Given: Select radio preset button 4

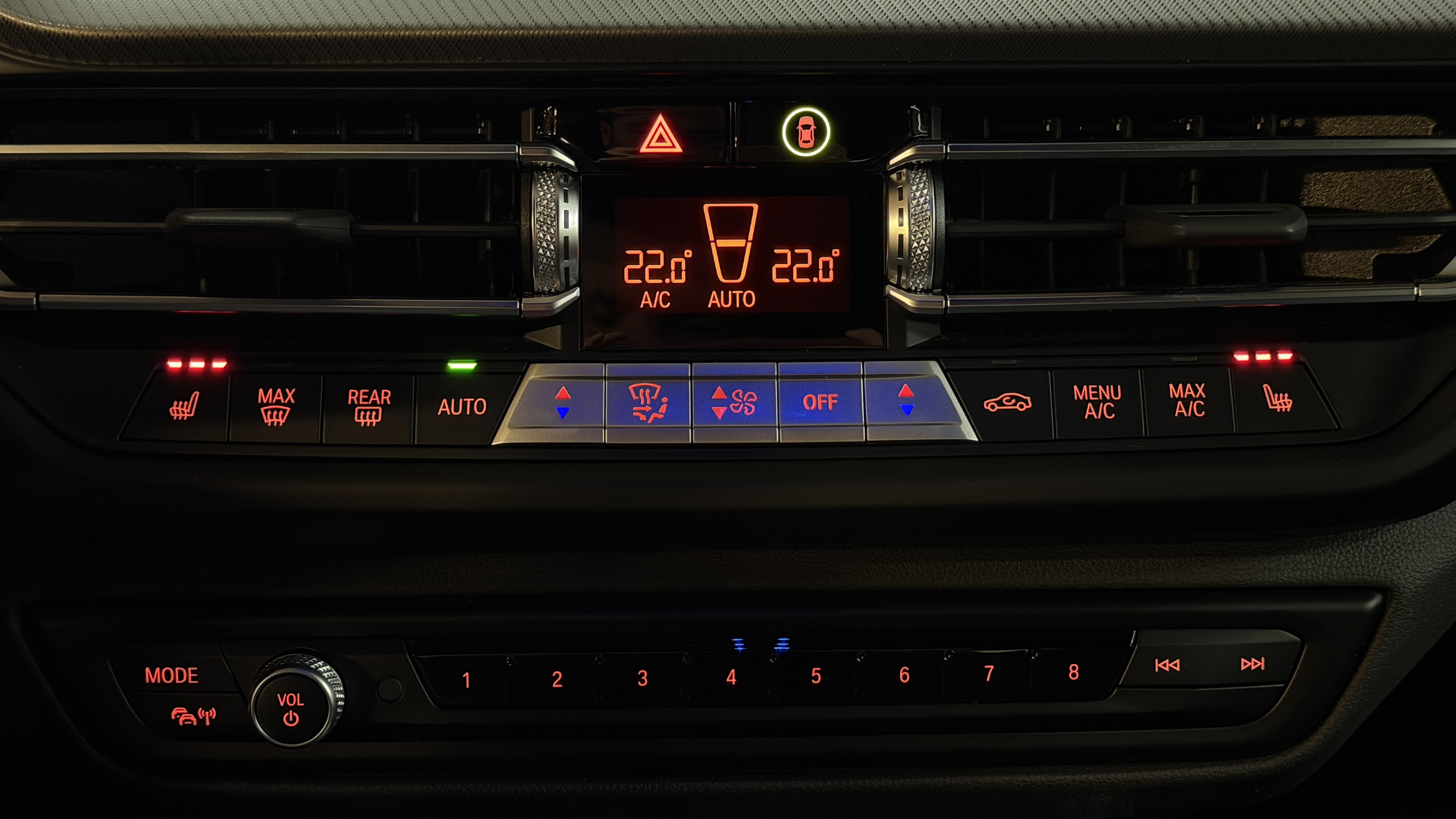Looking at the screenshot, I should point(731,677).
